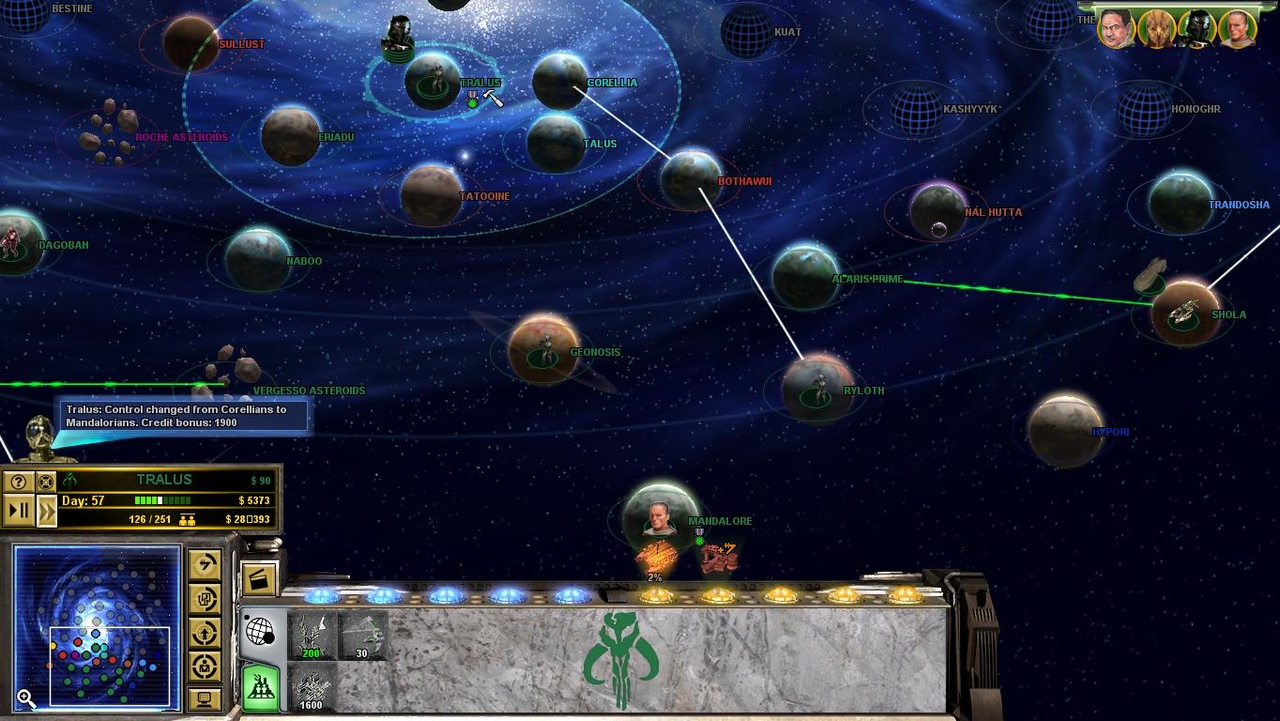Click the minimap magnifier zoom icon
The width and height of the screenshot is (1280, 721).
pyautogui.click(x=25, y=700)
